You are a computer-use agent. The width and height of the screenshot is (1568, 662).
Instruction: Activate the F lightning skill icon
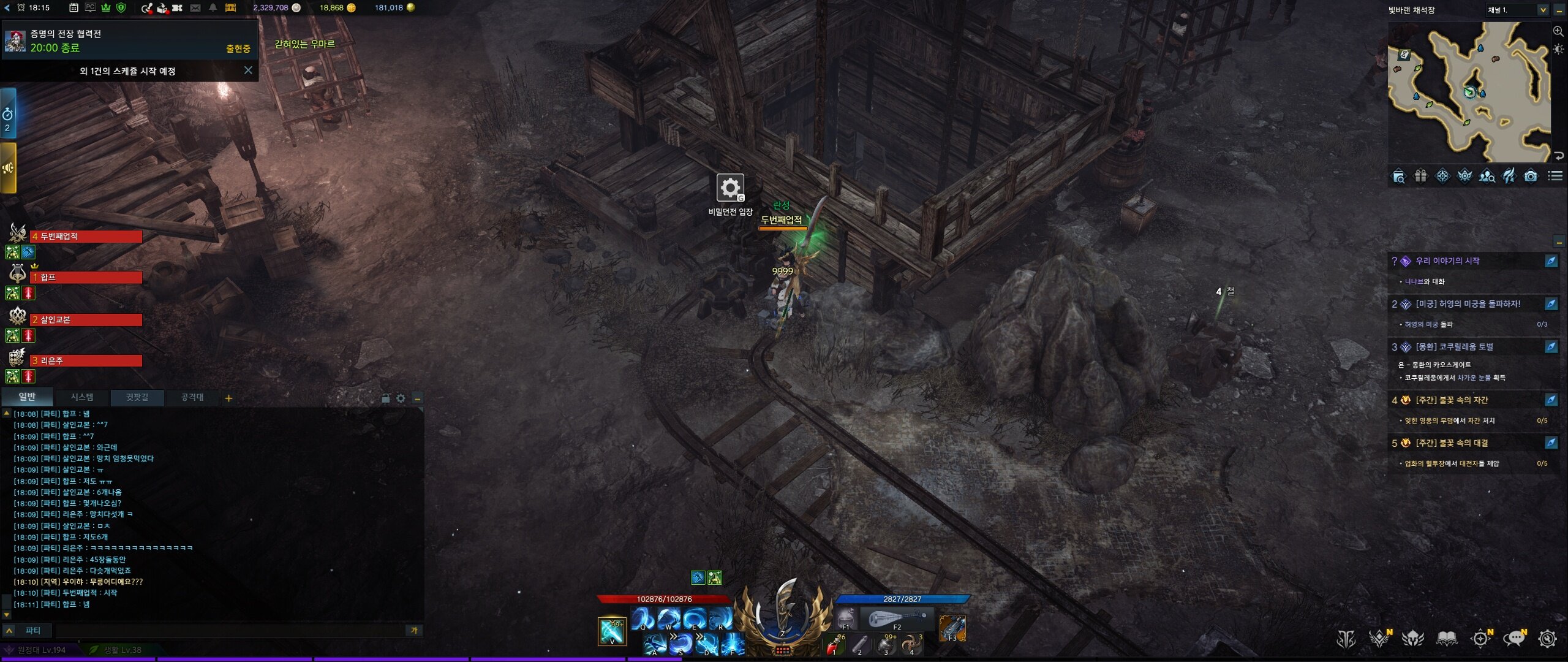(x=732, y=645)
